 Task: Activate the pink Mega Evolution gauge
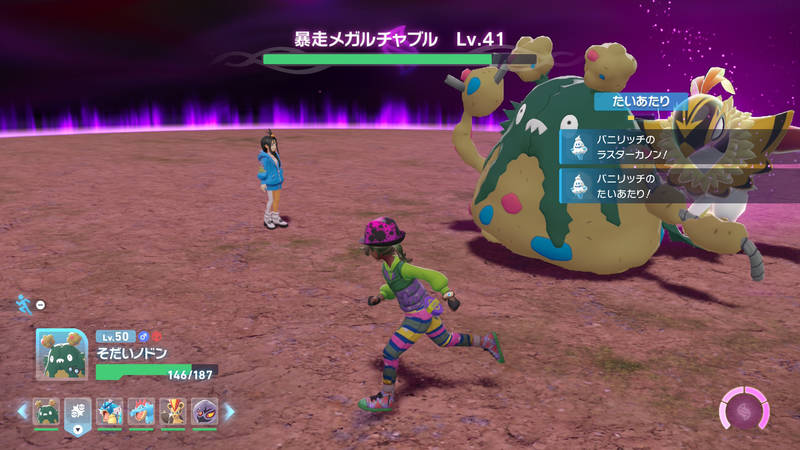pos(745,410)
